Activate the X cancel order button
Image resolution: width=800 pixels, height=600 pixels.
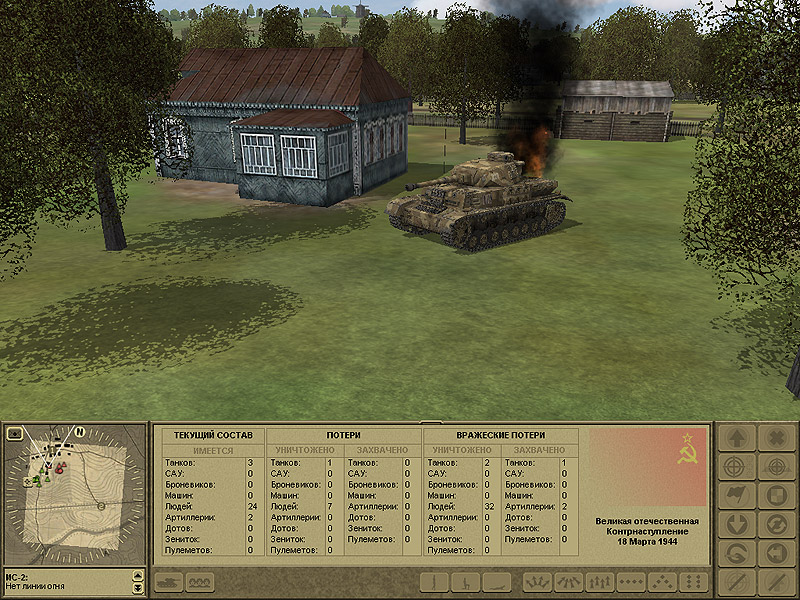click(x=775, y=438)
